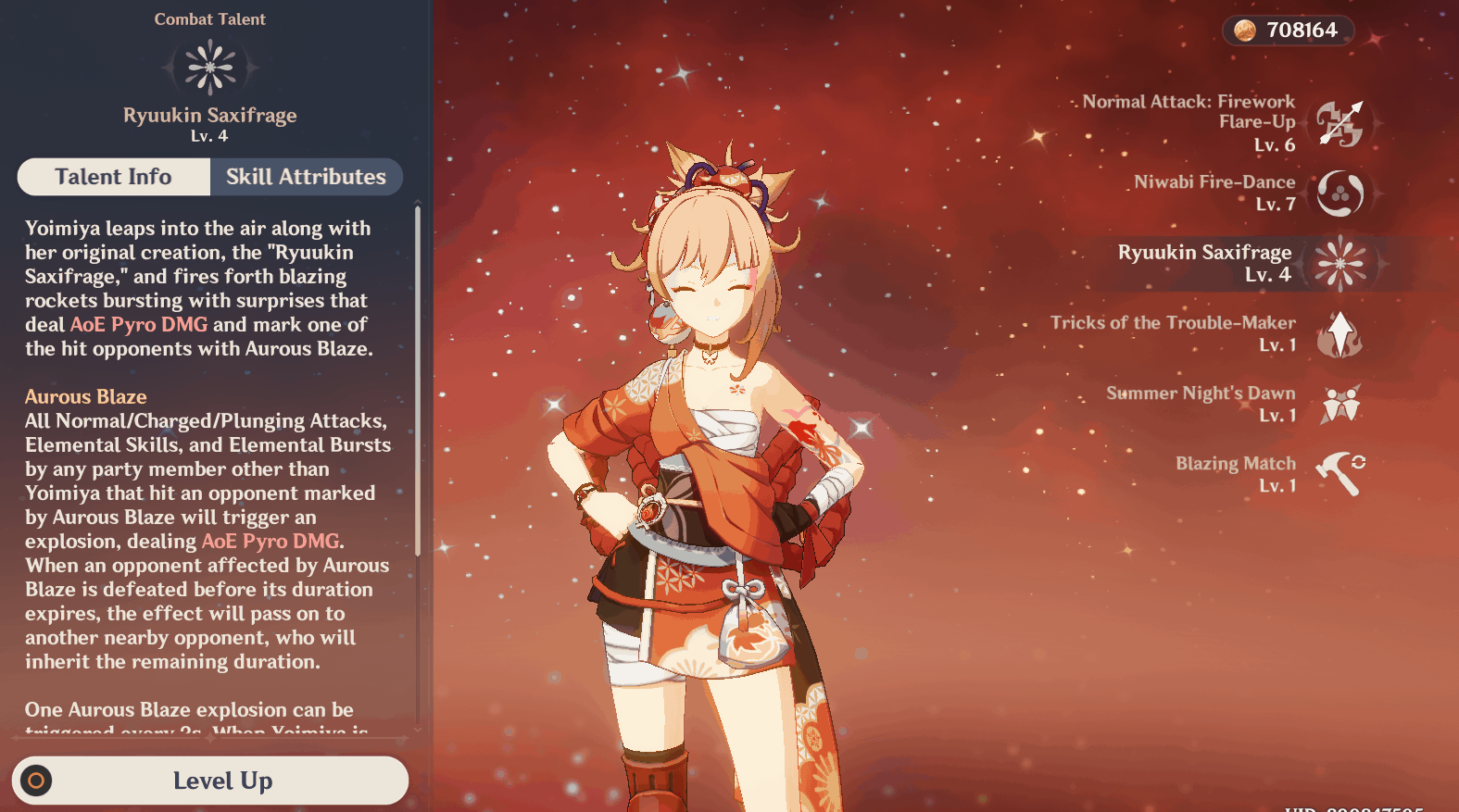Switch to the Skill Attributes tab
Screen dimensions: 1459x812
(x=306, y=177)
